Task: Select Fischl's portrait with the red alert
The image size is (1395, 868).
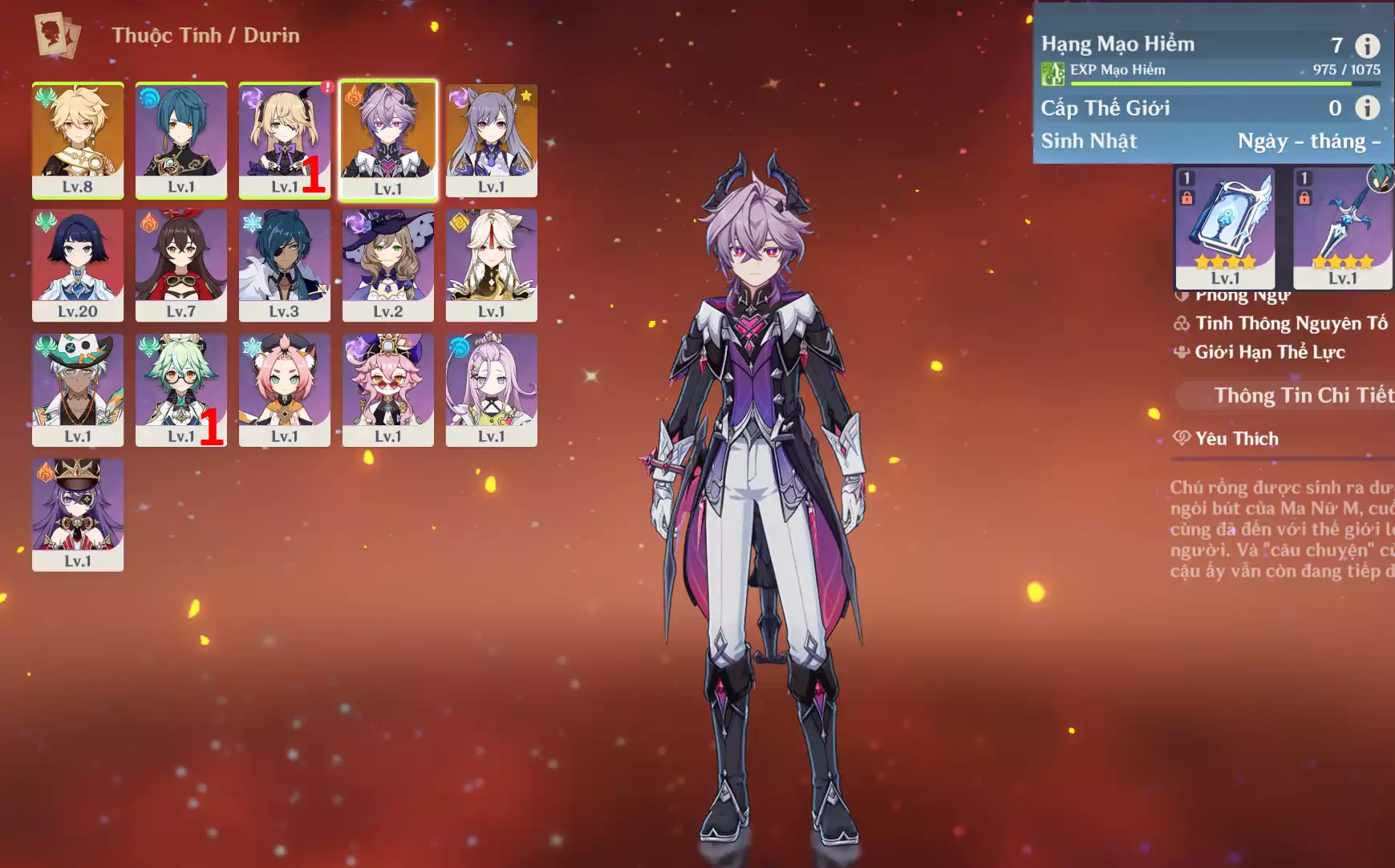Action: (x=284, y=140)
